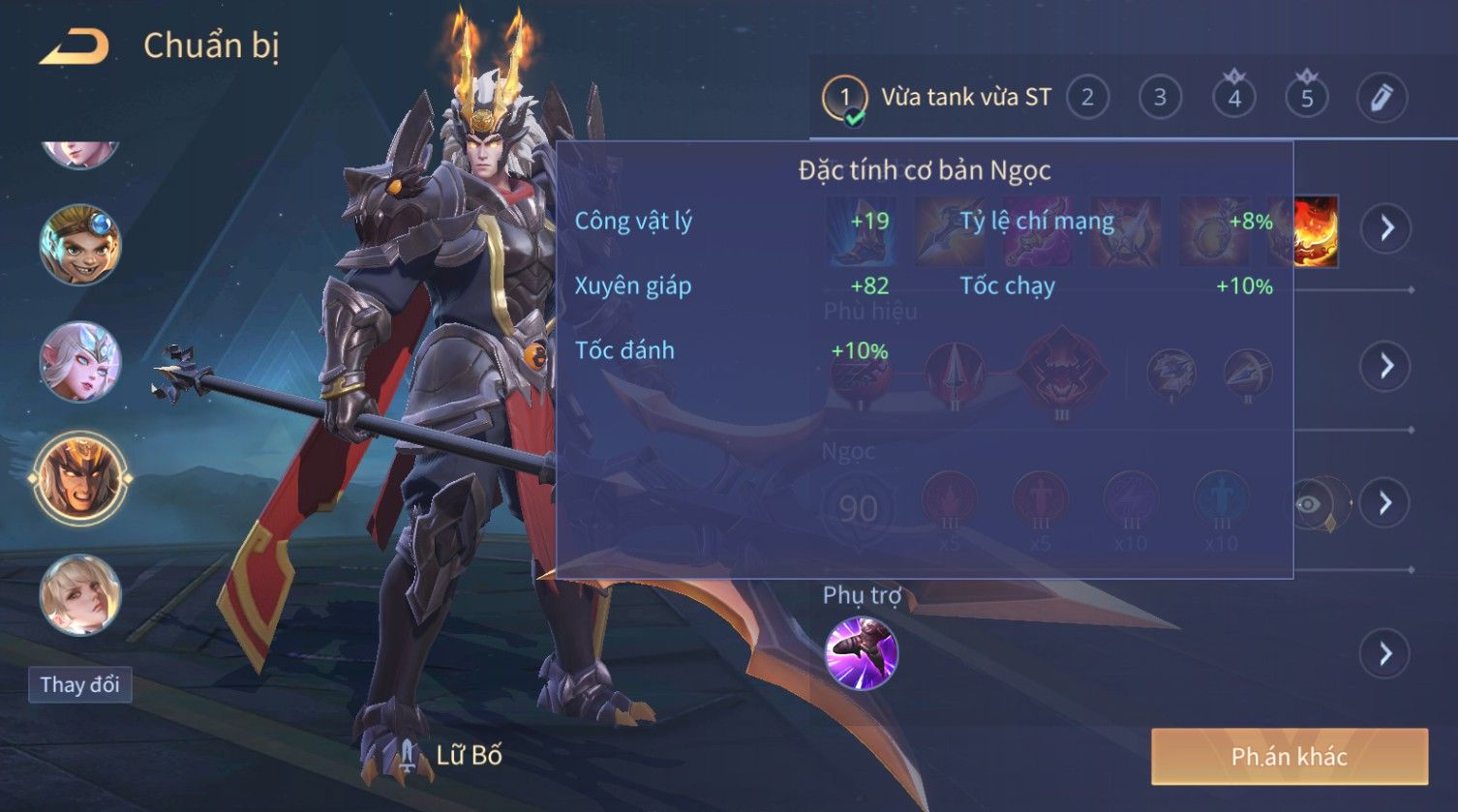Select the purple boot Phụ trợ spell
Viewport: 1458px width, 812px height.
(x=861, y=653)
